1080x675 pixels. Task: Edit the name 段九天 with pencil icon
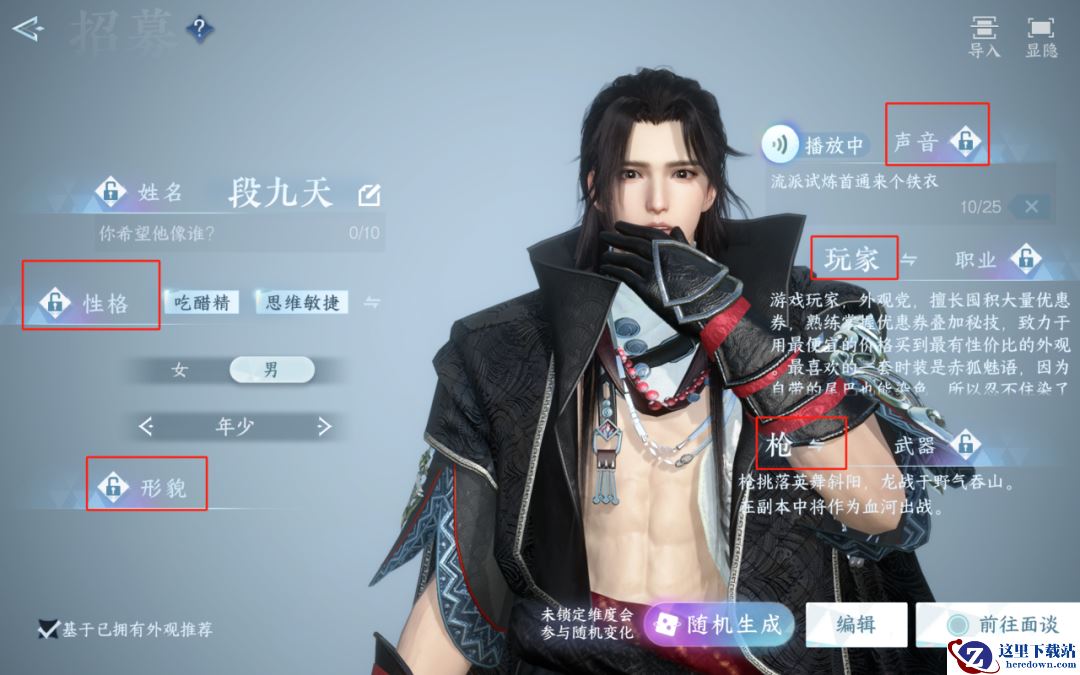369,195
